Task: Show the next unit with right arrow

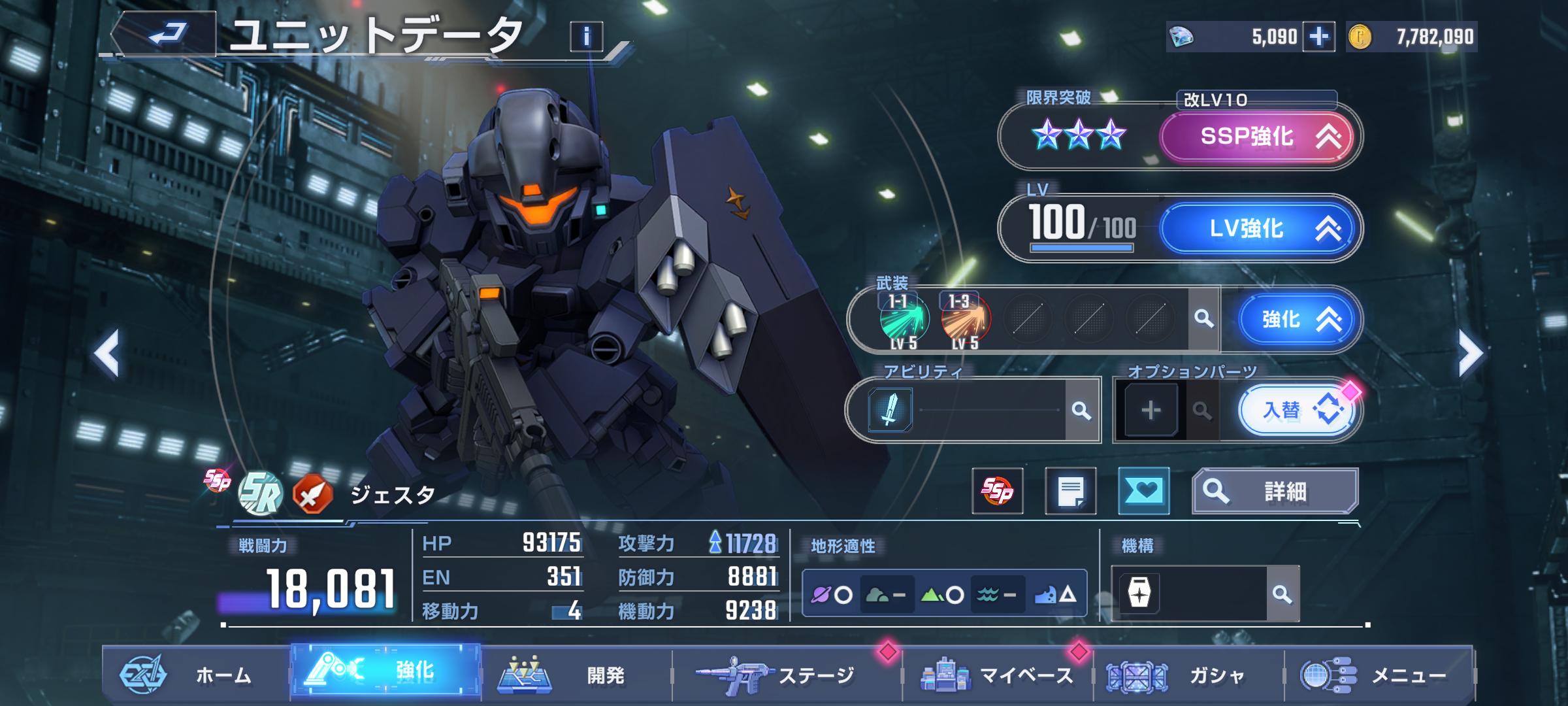Action: [x=1470, y=353]
